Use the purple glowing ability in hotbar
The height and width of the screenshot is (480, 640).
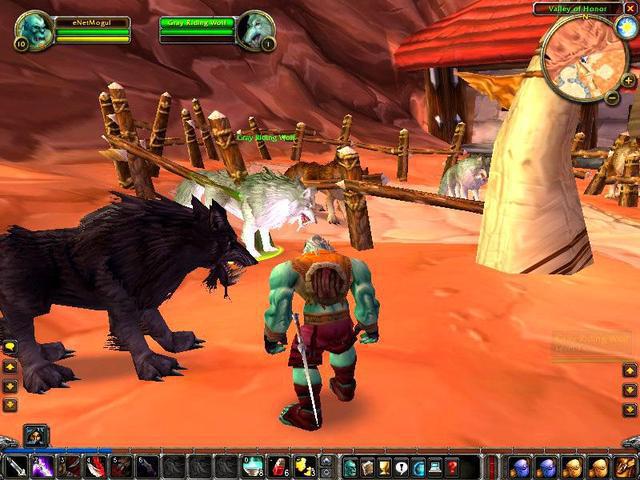[x=42, y=466]
